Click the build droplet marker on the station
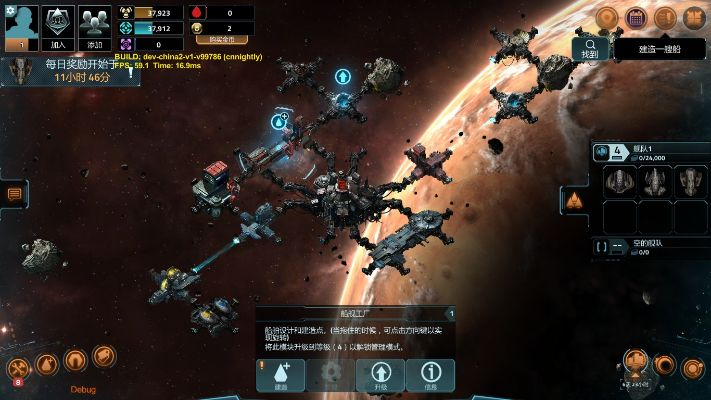711x400 pixels. click(279, 121)
